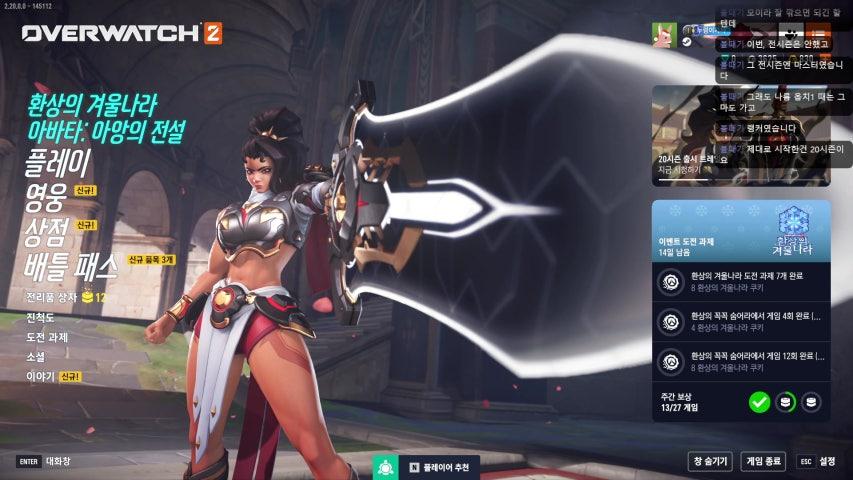Click the player profile avatar
This screenshot has height=480, width=853.
(664, 35)
